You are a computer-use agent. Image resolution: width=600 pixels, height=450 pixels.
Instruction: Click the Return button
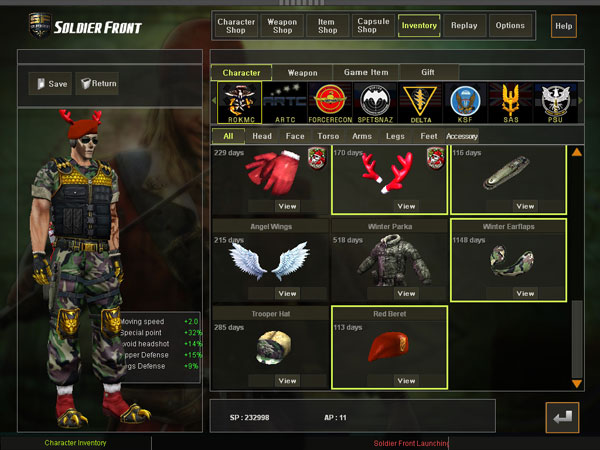(x=97, y=84)
